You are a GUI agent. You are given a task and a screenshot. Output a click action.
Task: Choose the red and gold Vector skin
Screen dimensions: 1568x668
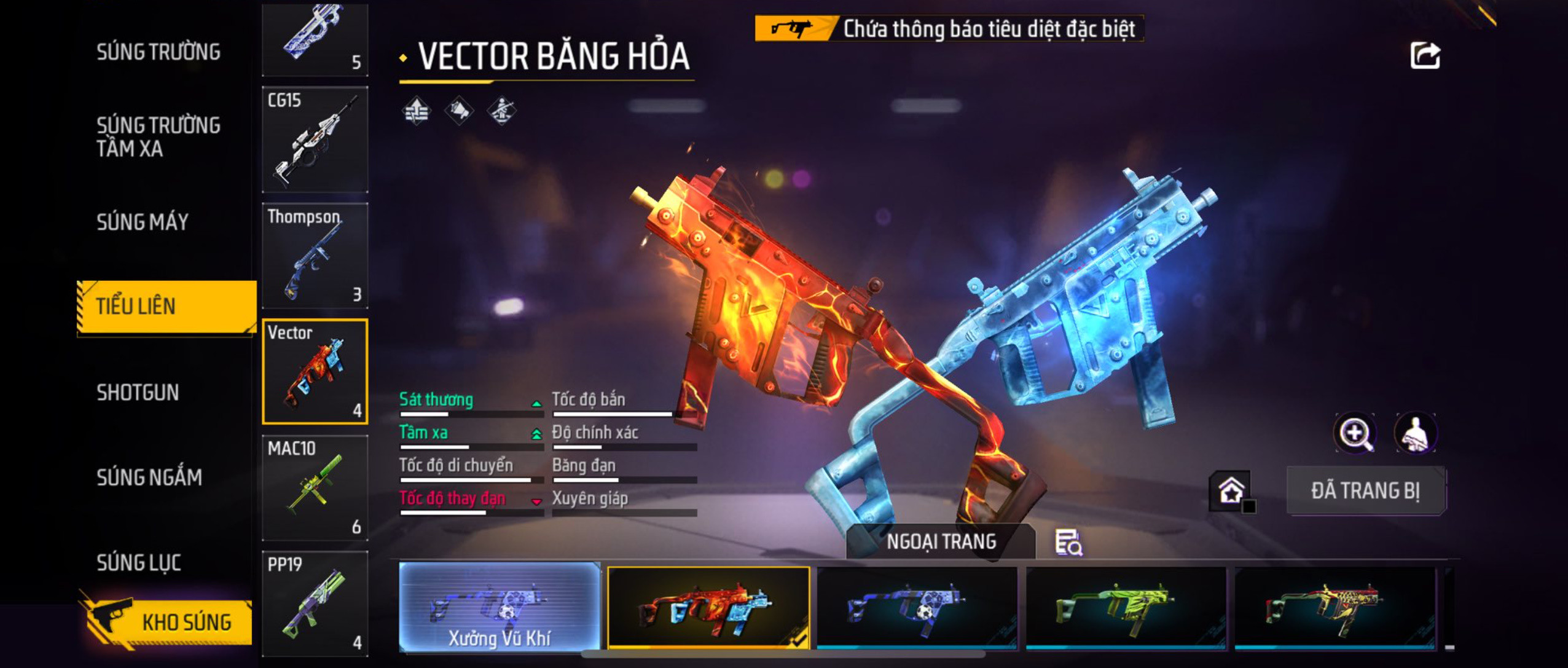1335,607
